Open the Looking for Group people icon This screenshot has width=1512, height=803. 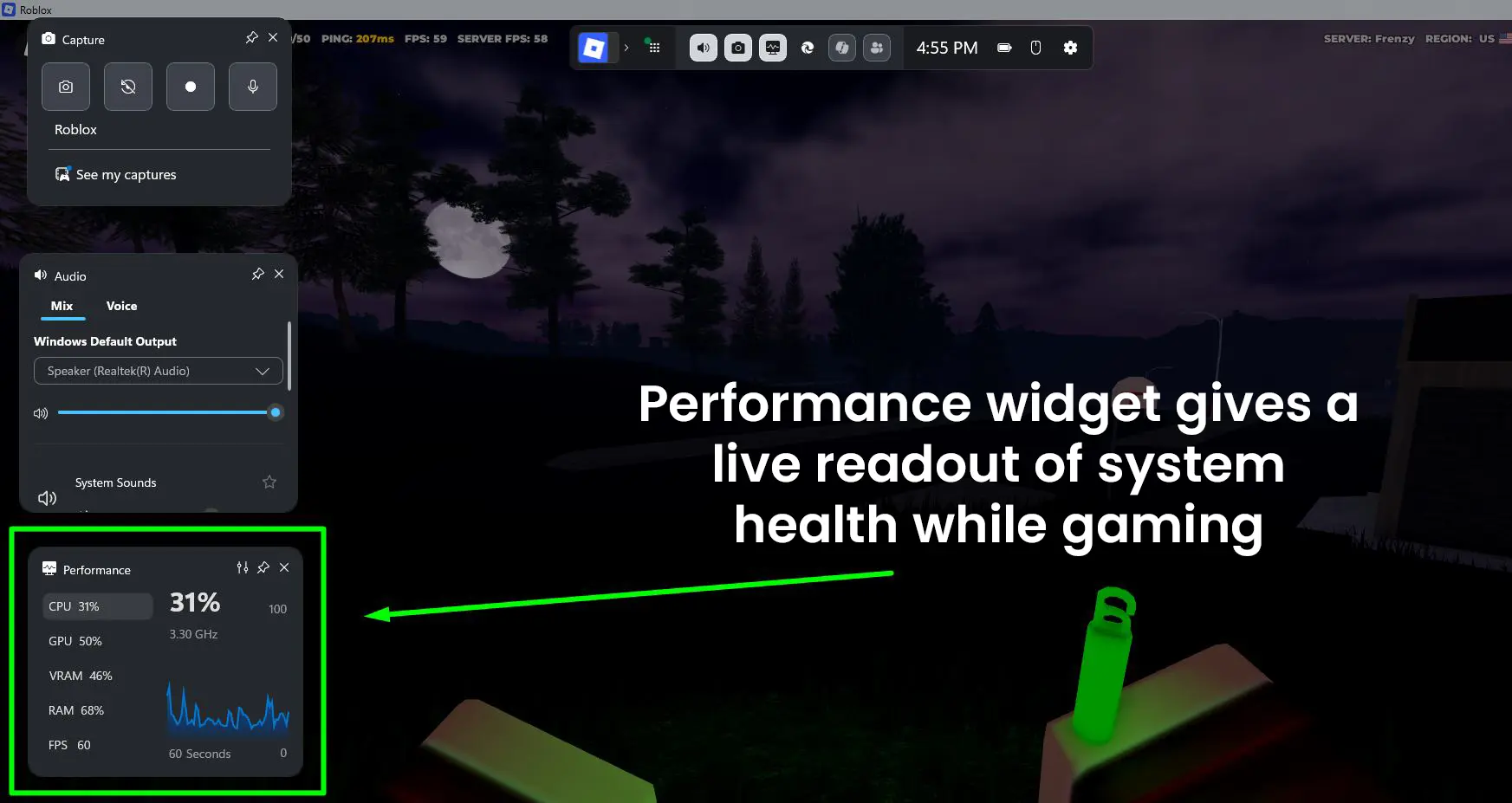(x=877, y=48)
